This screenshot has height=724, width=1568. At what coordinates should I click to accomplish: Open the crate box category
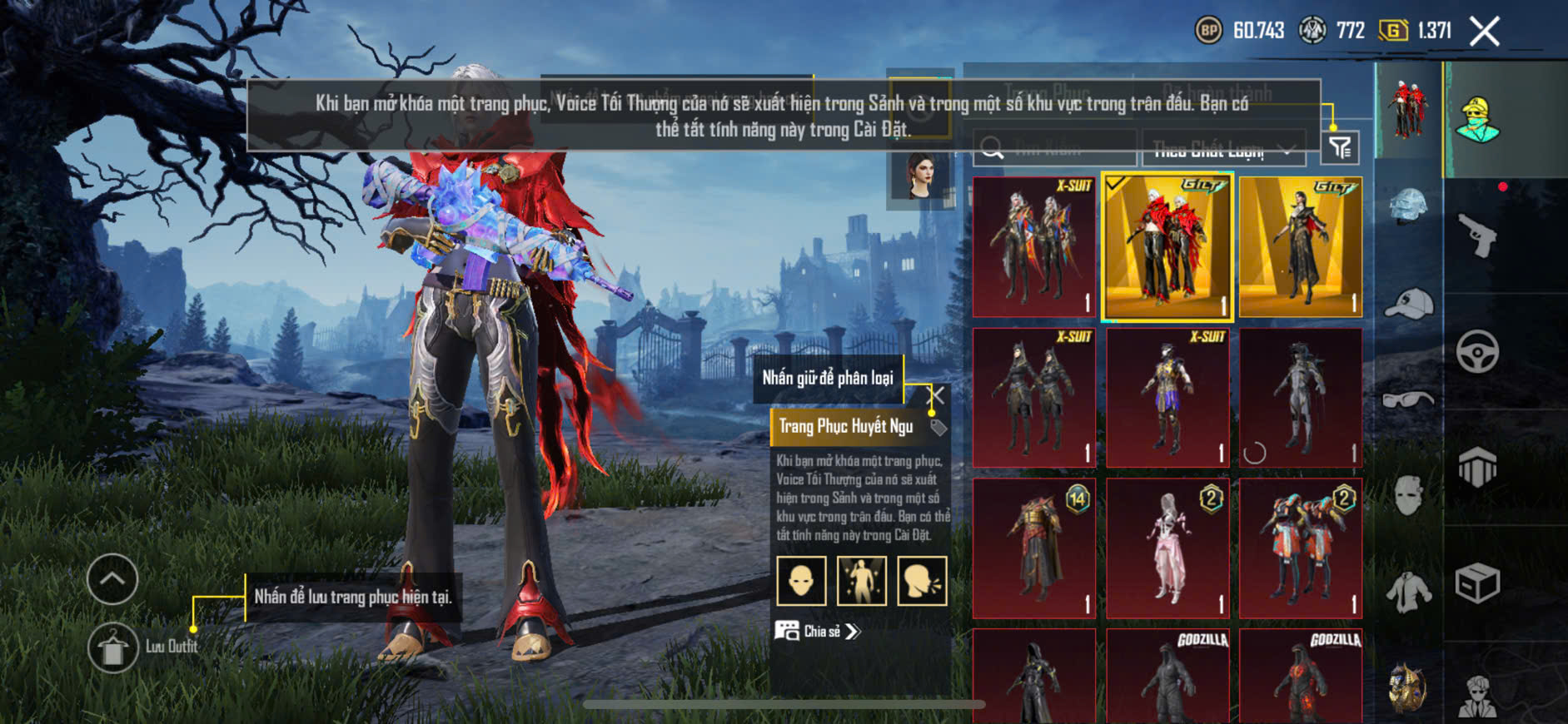point(1477,583)
